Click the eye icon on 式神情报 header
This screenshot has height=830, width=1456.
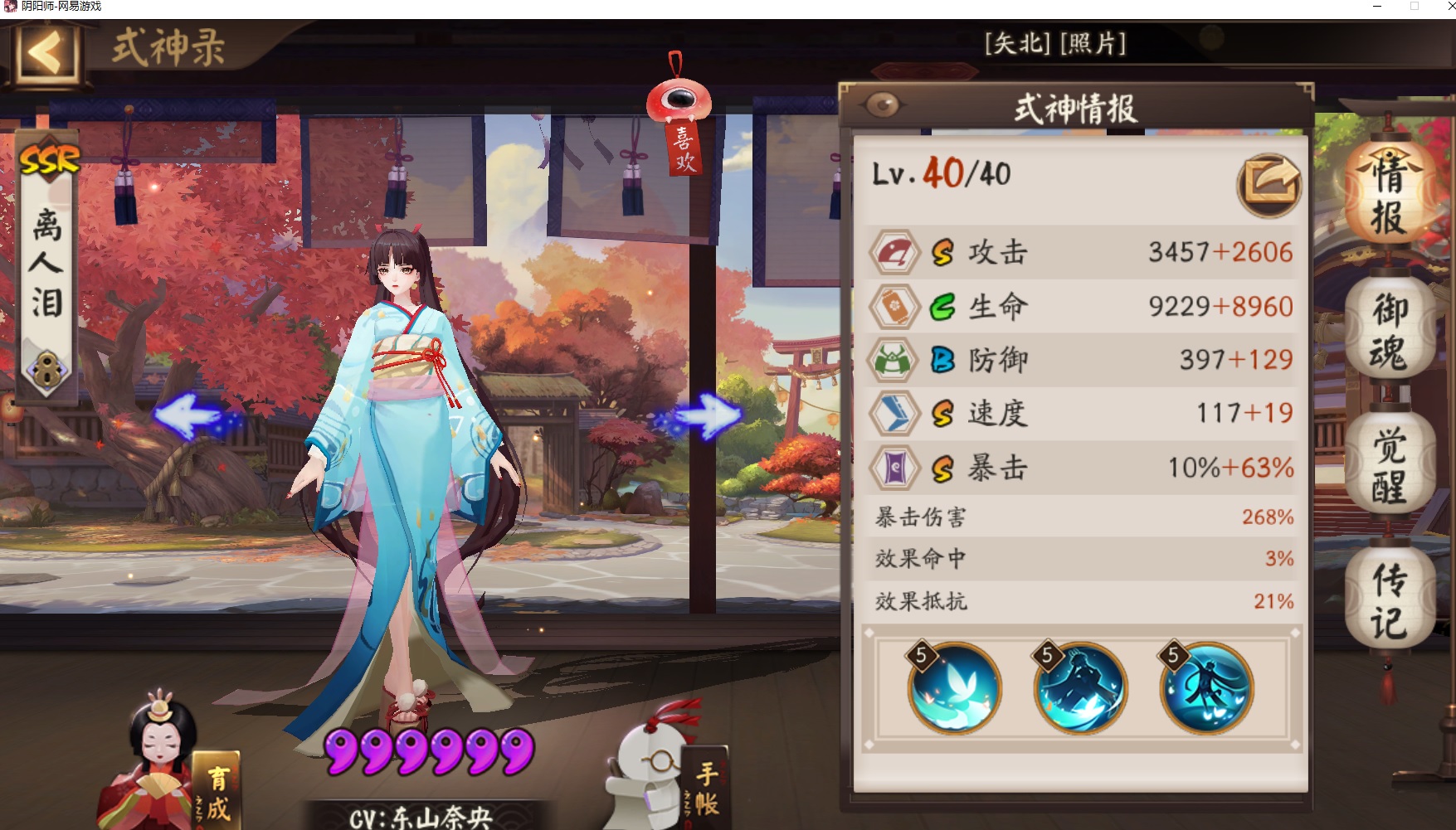point(882,105)
